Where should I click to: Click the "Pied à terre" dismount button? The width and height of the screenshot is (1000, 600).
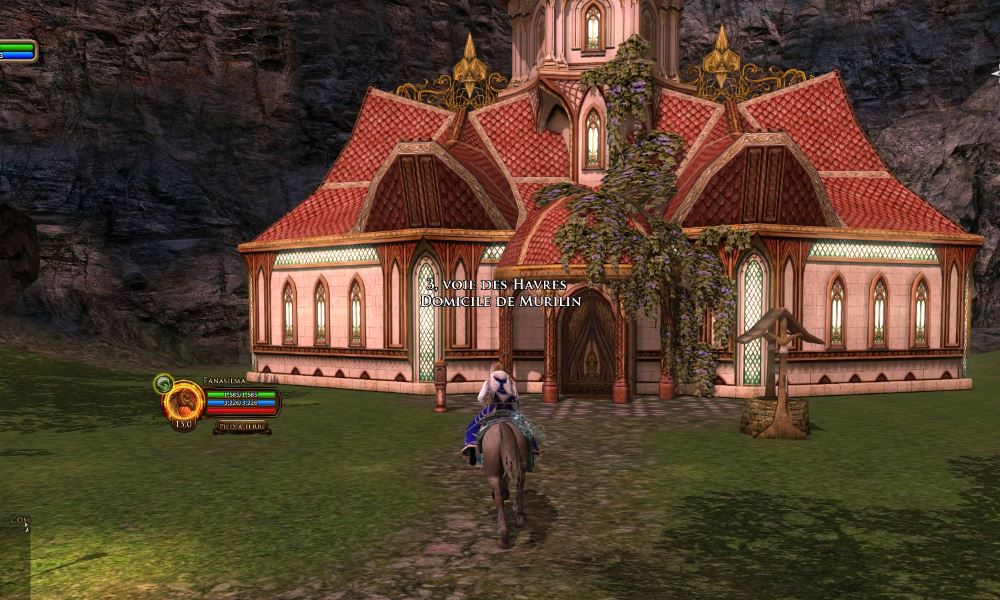pyautogui.click(x=241, y=427)
